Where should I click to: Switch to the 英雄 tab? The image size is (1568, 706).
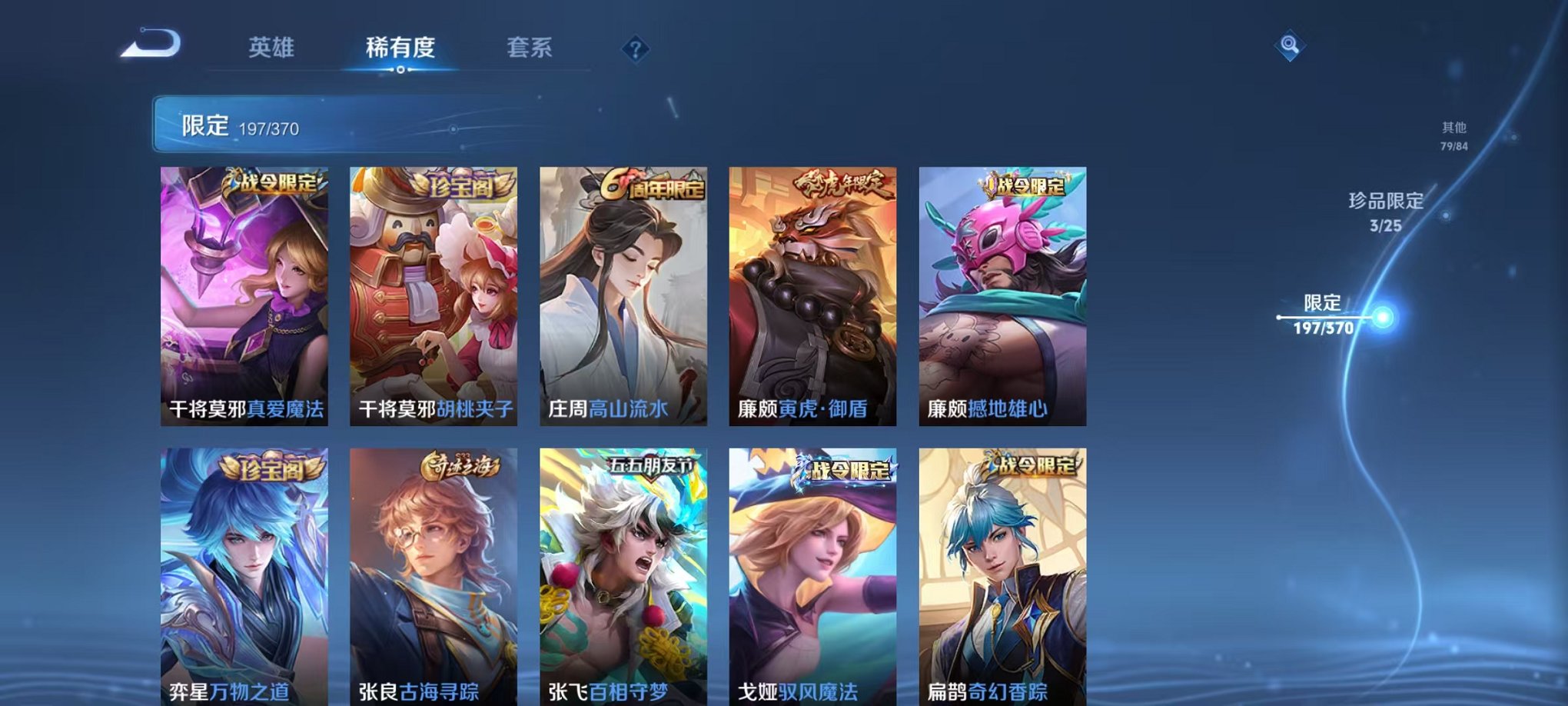click(273, 46)
